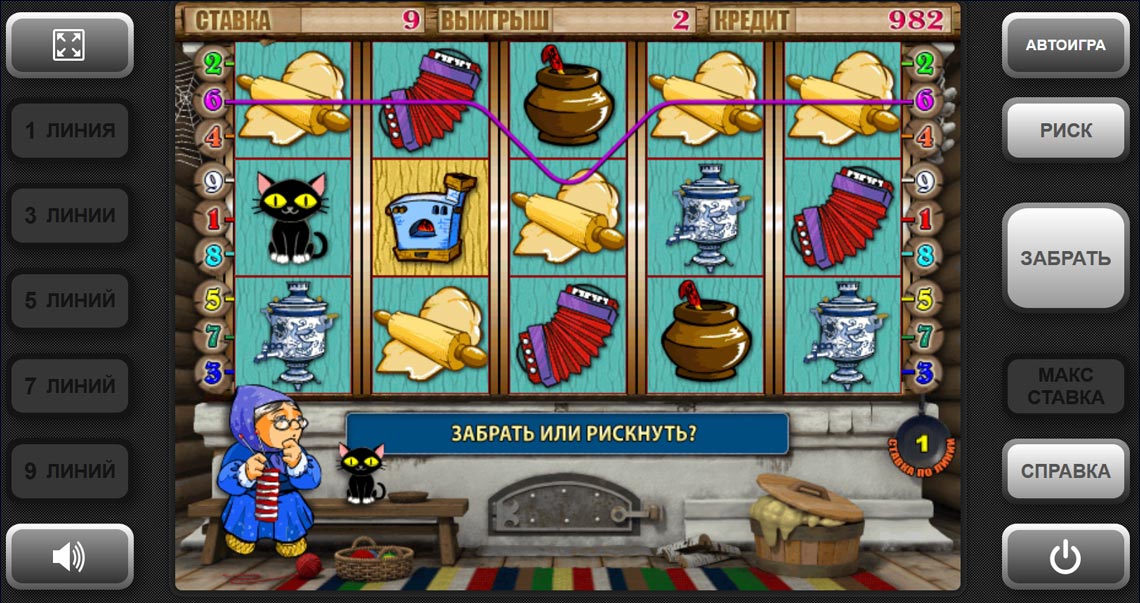Gamble the win with the РИСК button
The height and width of the screenshot is (603, 1140).
(1065, 130)
